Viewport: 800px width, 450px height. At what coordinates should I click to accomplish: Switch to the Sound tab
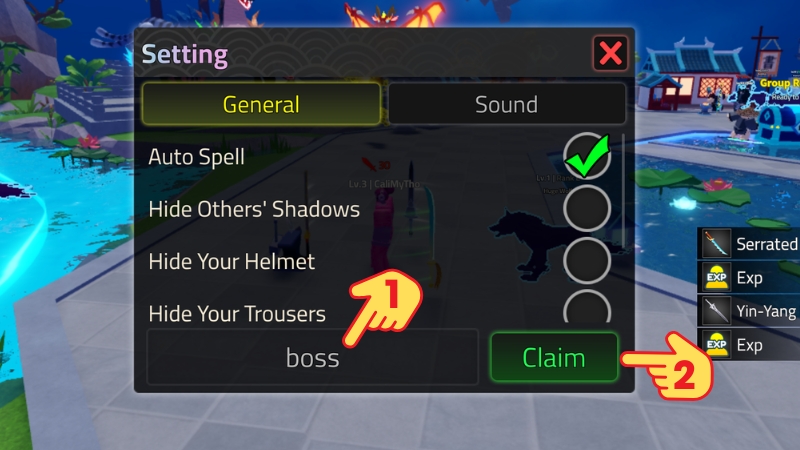tap(506, 104)
